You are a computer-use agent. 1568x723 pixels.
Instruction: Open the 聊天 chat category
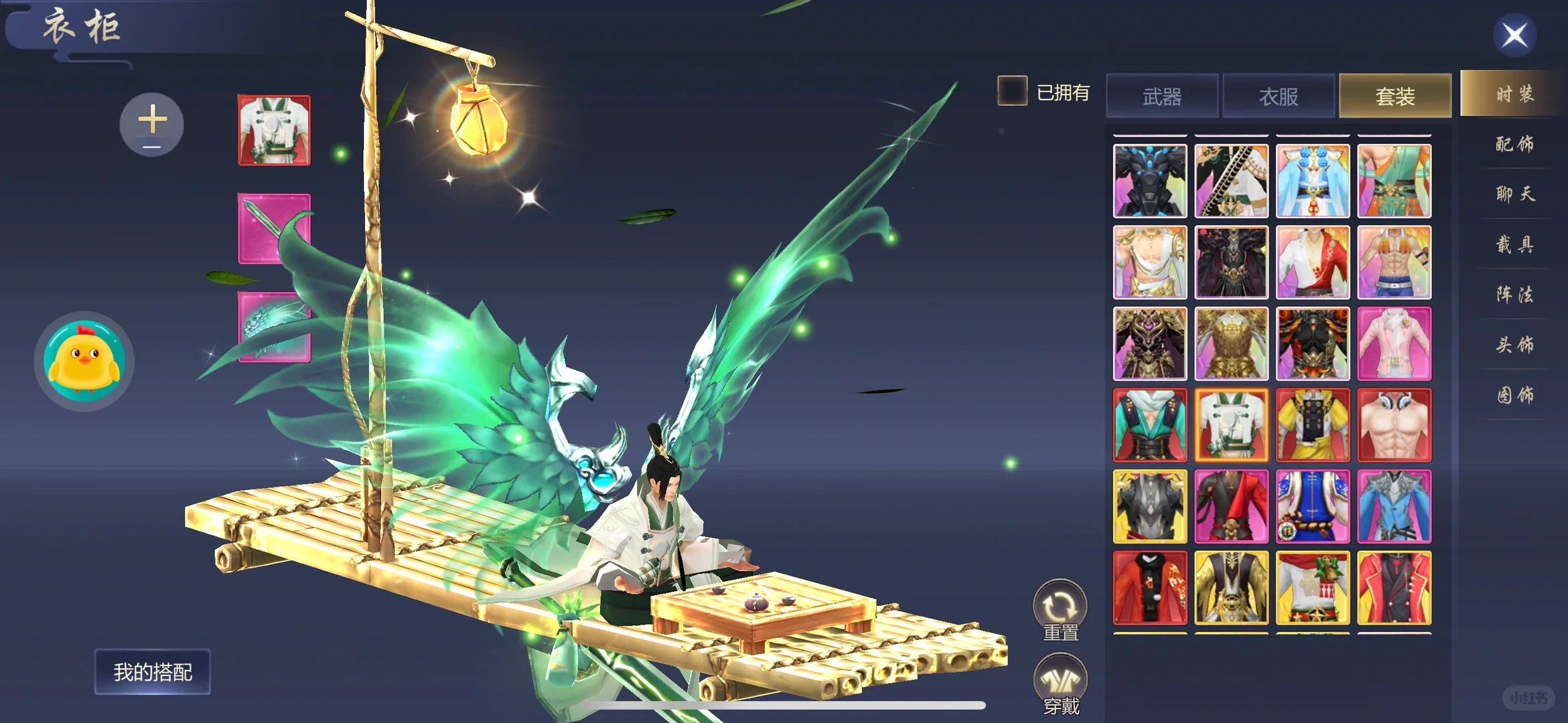[x=1514, y=194]
